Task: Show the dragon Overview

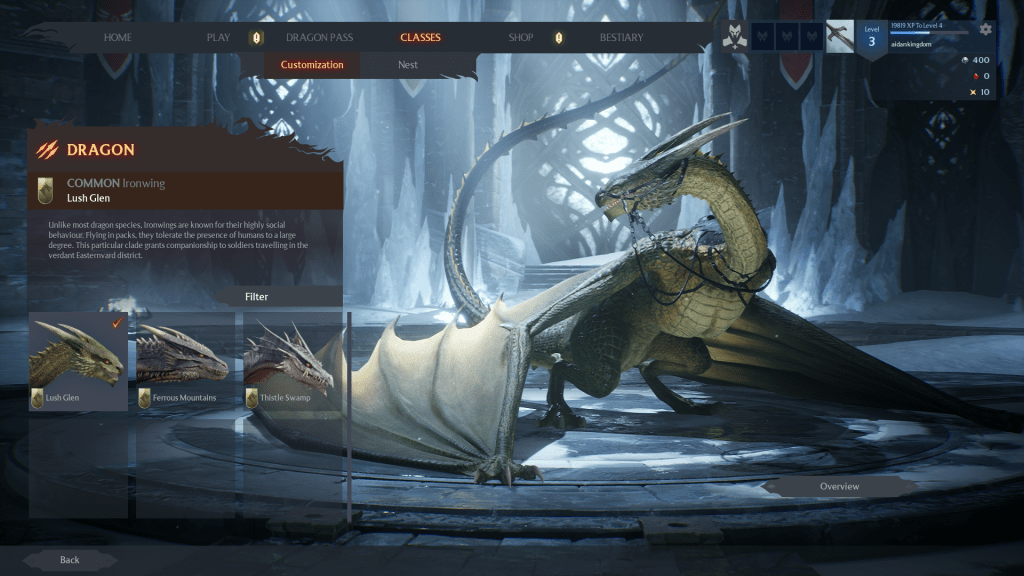Action: pyautogui.click(x=839, y=487)
